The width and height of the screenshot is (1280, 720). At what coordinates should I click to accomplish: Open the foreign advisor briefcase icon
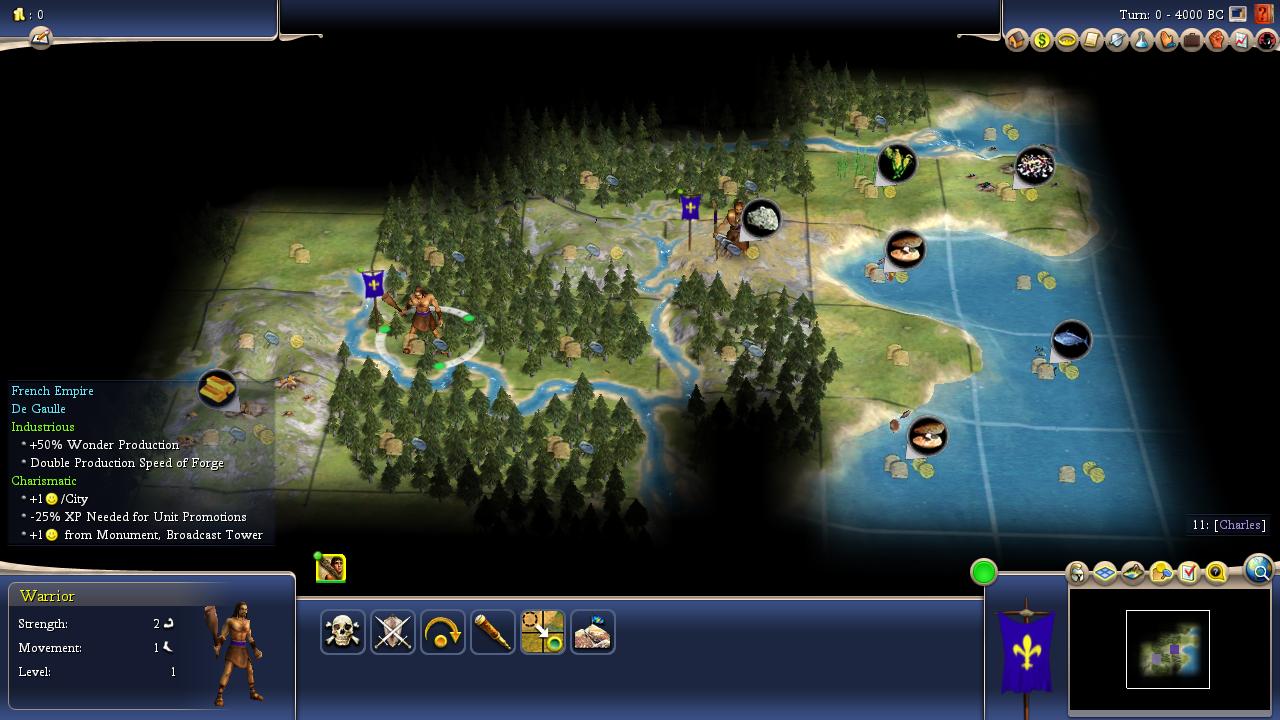[1192, 41]
